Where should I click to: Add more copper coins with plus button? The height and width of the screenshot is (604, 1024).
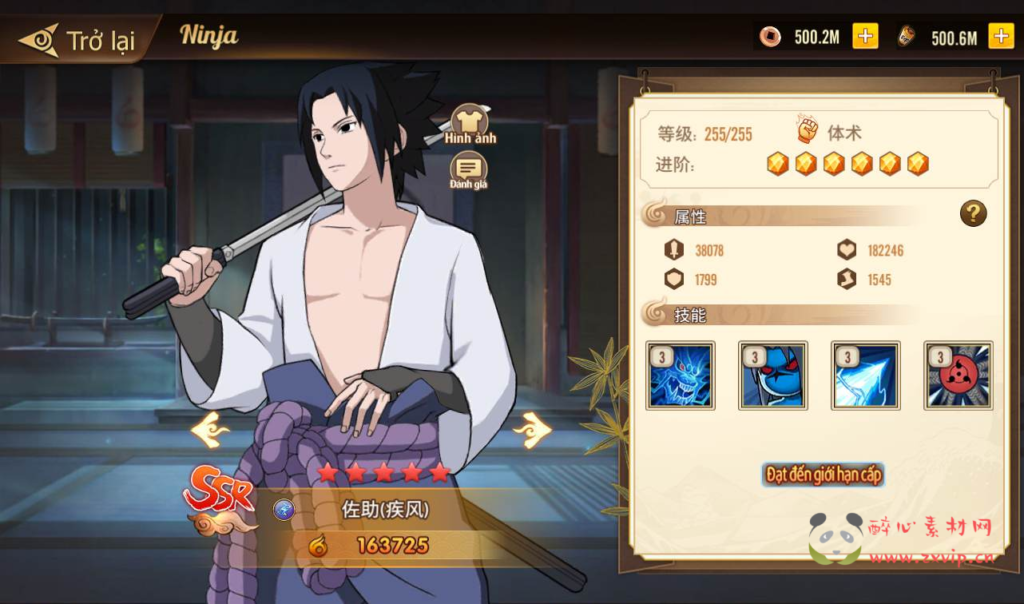[865, 37]
